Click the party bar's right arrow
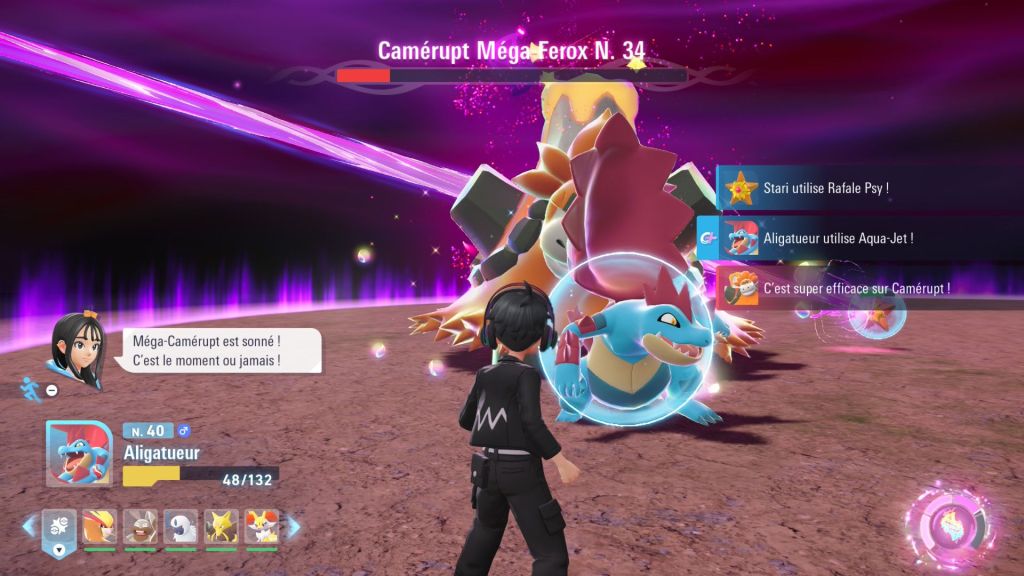Screen dimensions: 1024x576 pos(294,526)
